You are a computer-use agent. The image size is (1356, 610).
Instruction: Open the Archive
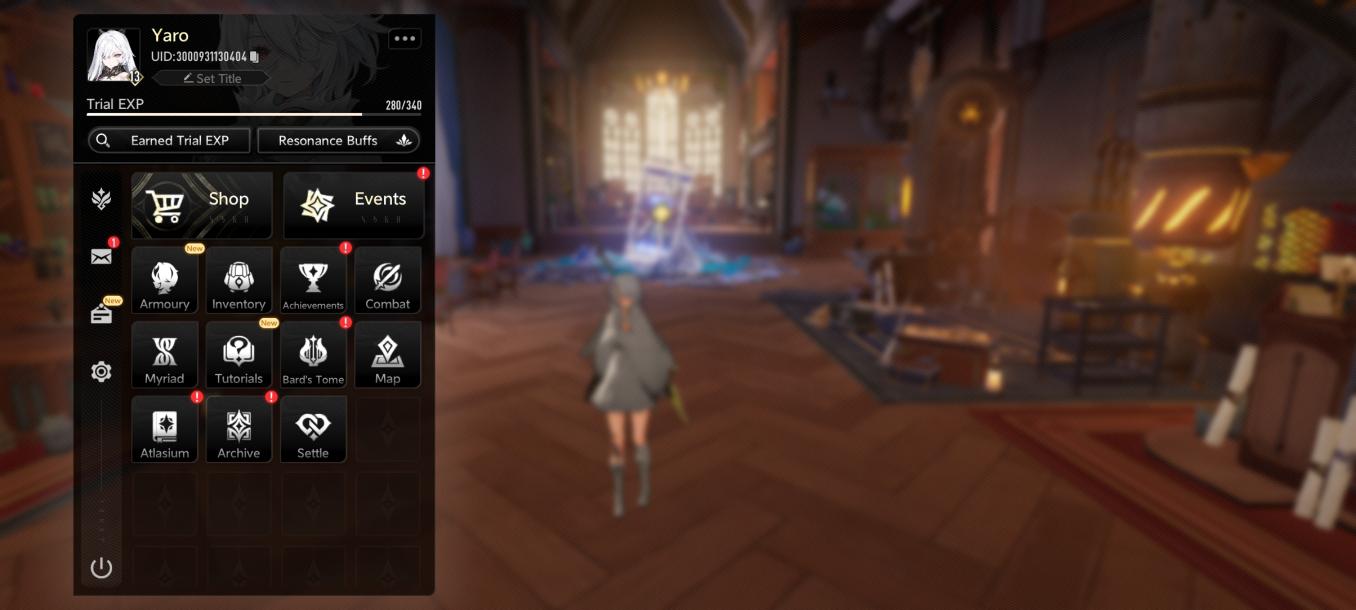click(239, 430)
